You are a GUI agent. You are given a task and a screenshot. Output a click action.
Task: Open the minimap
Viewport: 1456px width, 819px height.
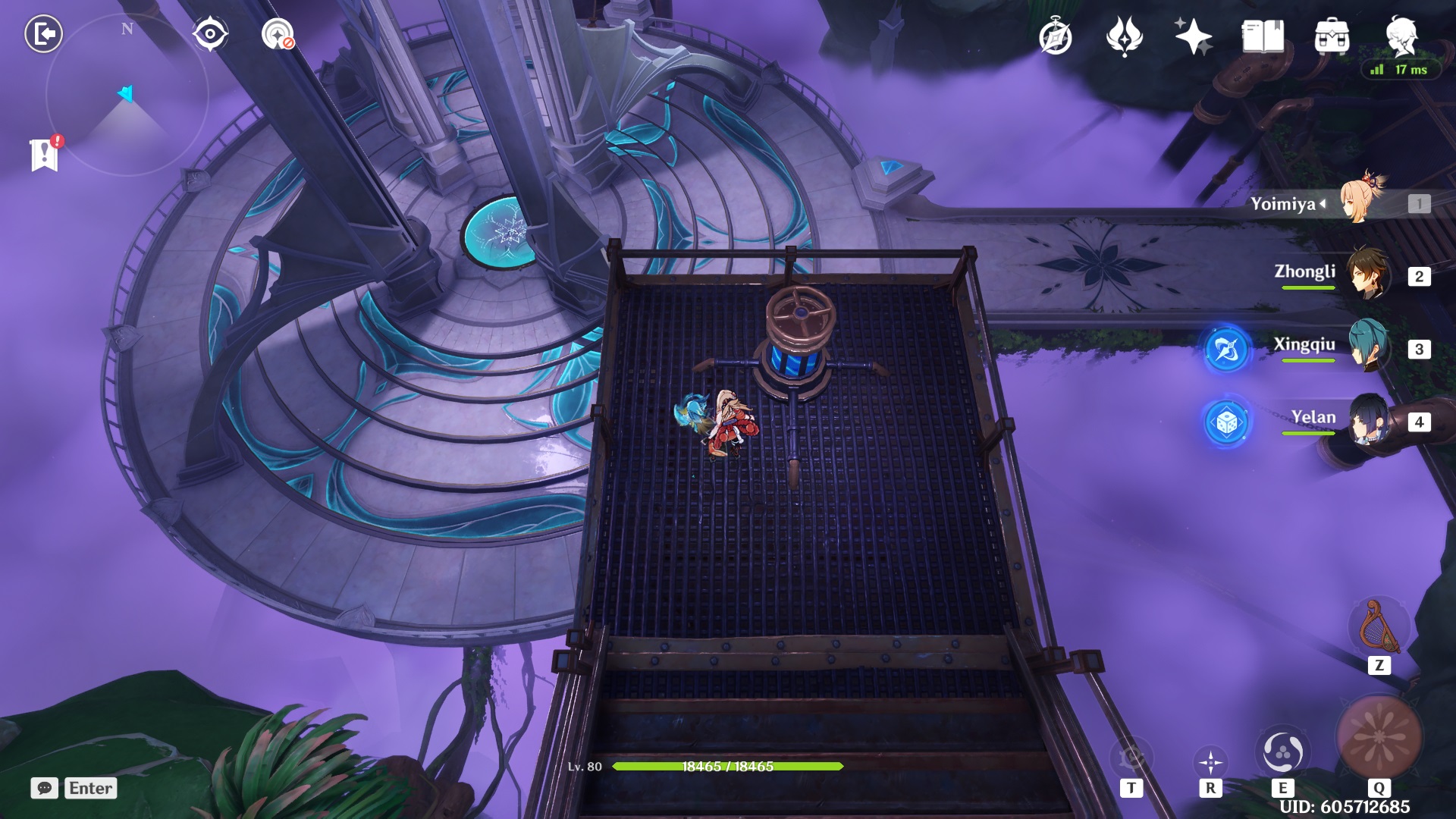coord(126,95)
